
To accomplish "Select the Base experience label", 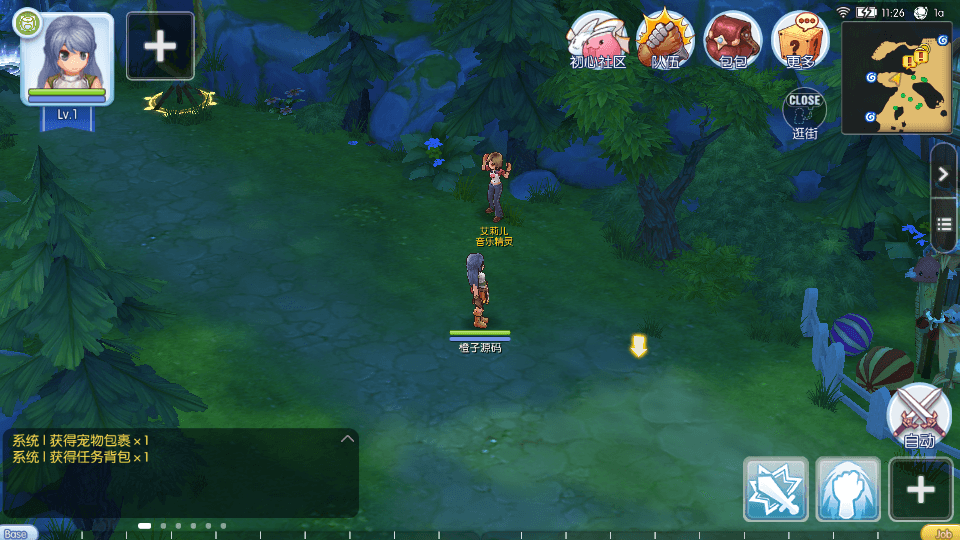I will coord(17,533).
